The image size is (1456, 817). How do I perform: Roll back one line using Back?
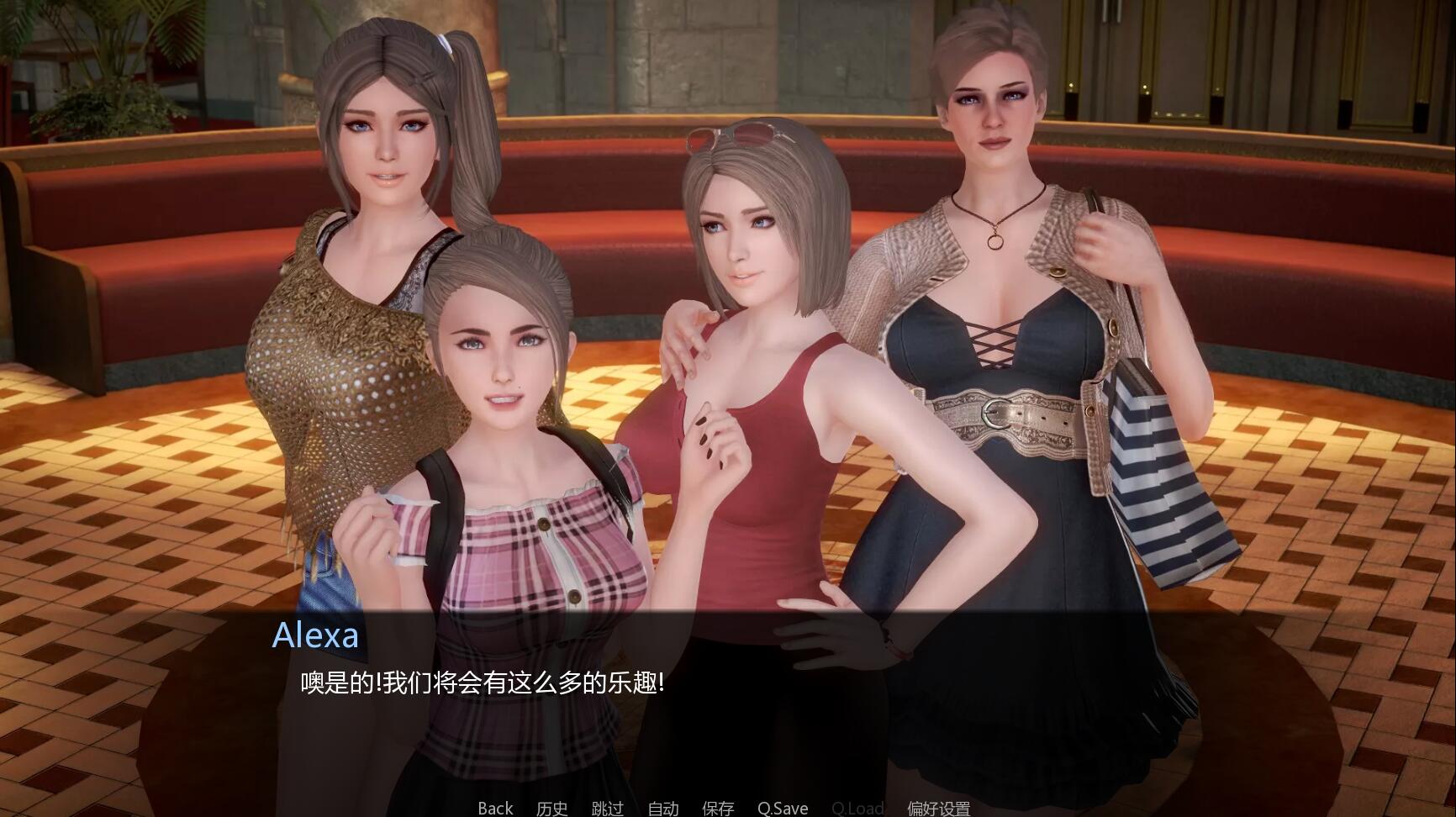click(494, 809)
